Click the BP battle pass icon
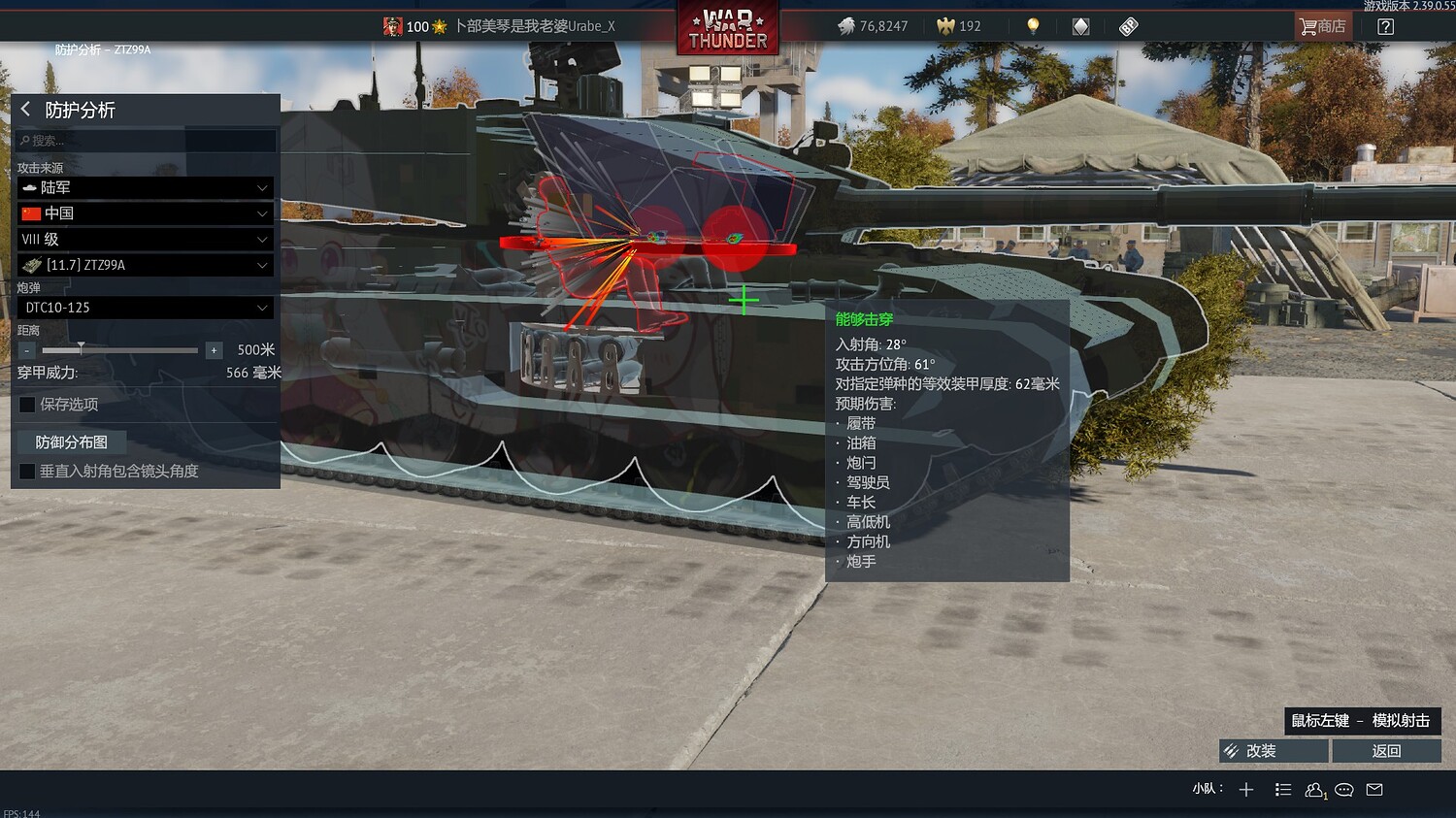Image resolution: width=1456 pixels, height=818 pixels. [x=1127, y=26]
